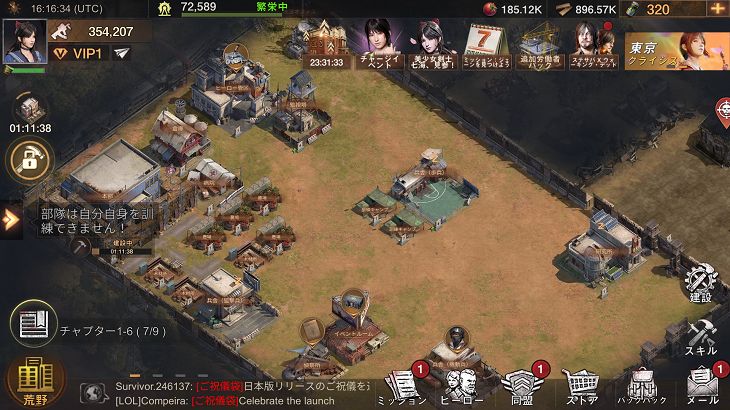The image size is (730, 410).
Task: Expand the left side panel arrow
Action: tap(11, 219)
